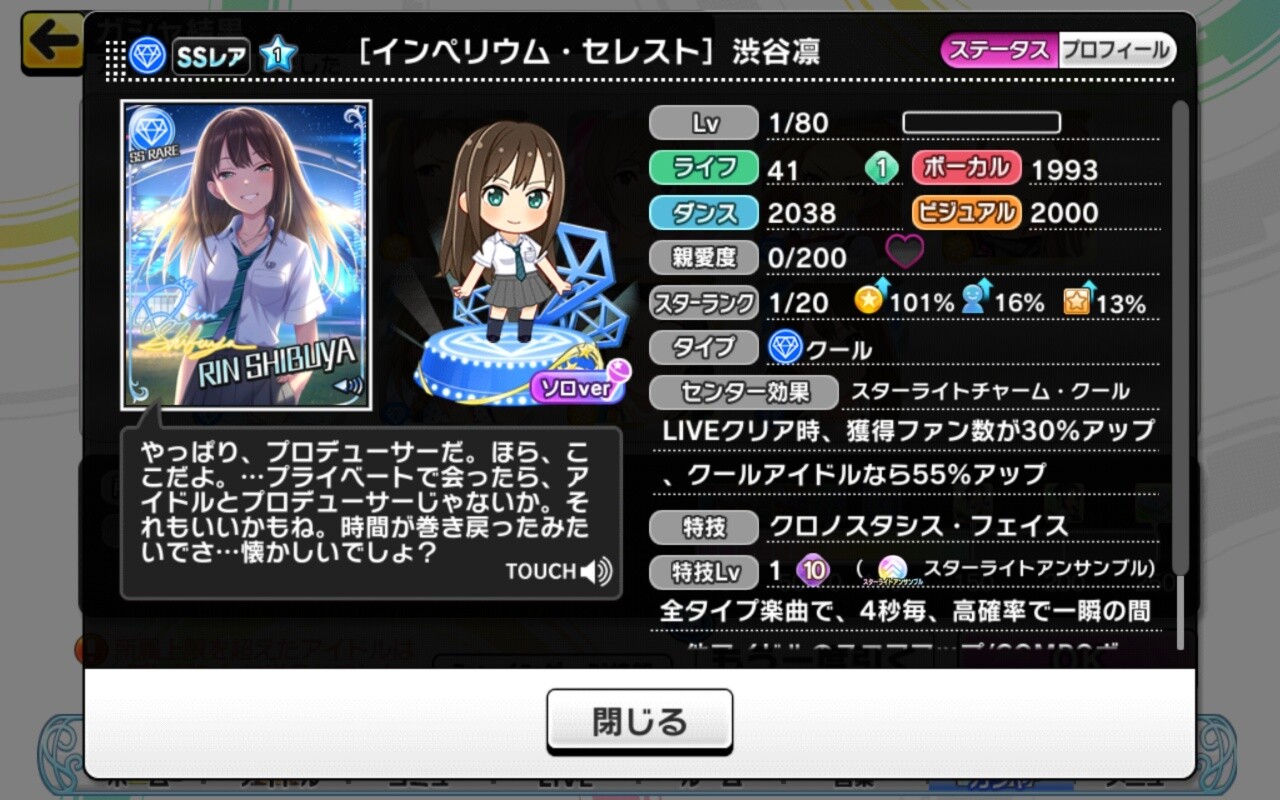Tap the 特技 skill label
Image resolution: width=1280 pixels, height=800 pixels.
tap(703, 526)
